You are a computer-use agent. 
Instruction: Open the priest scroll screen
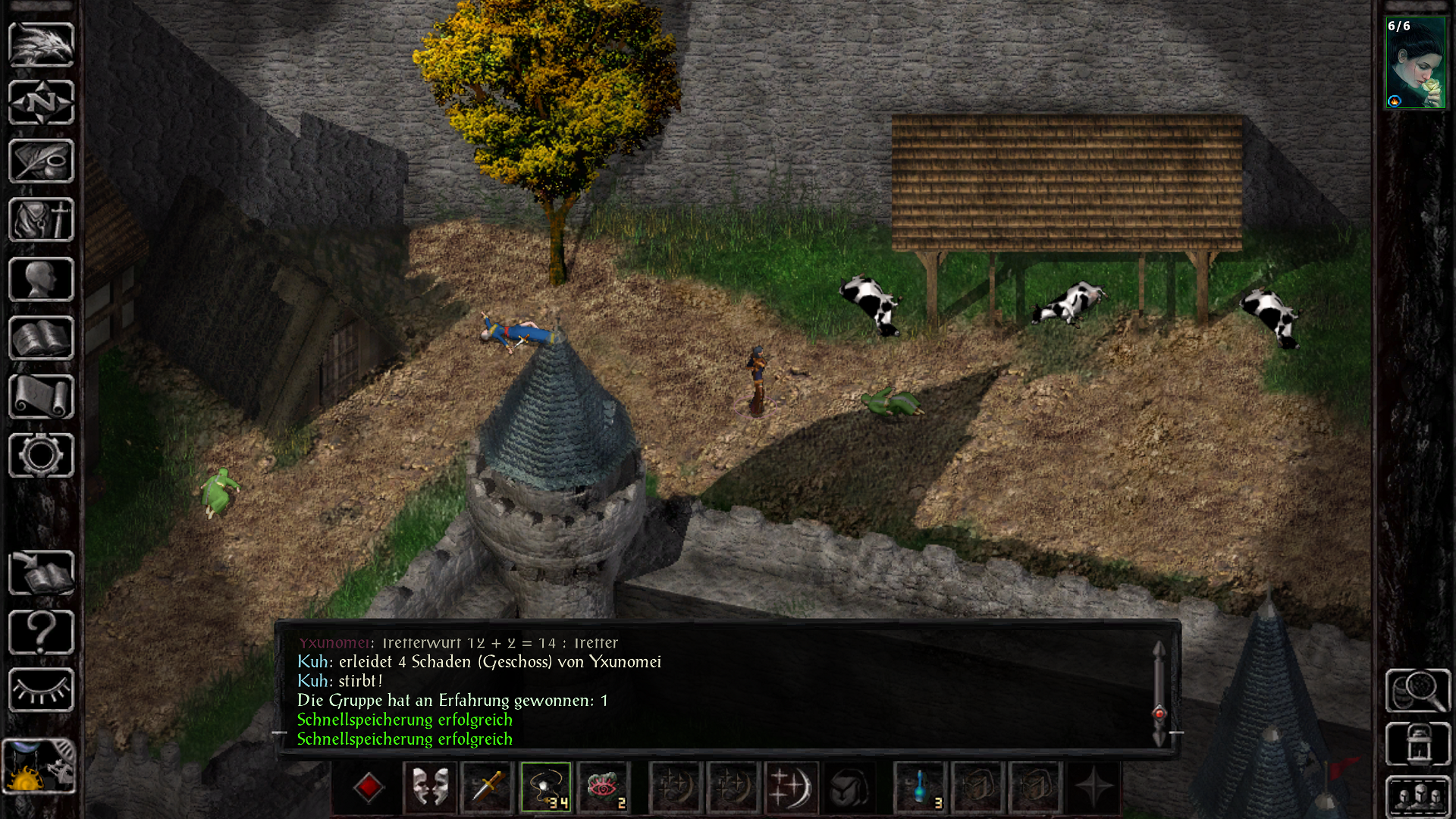41,397
